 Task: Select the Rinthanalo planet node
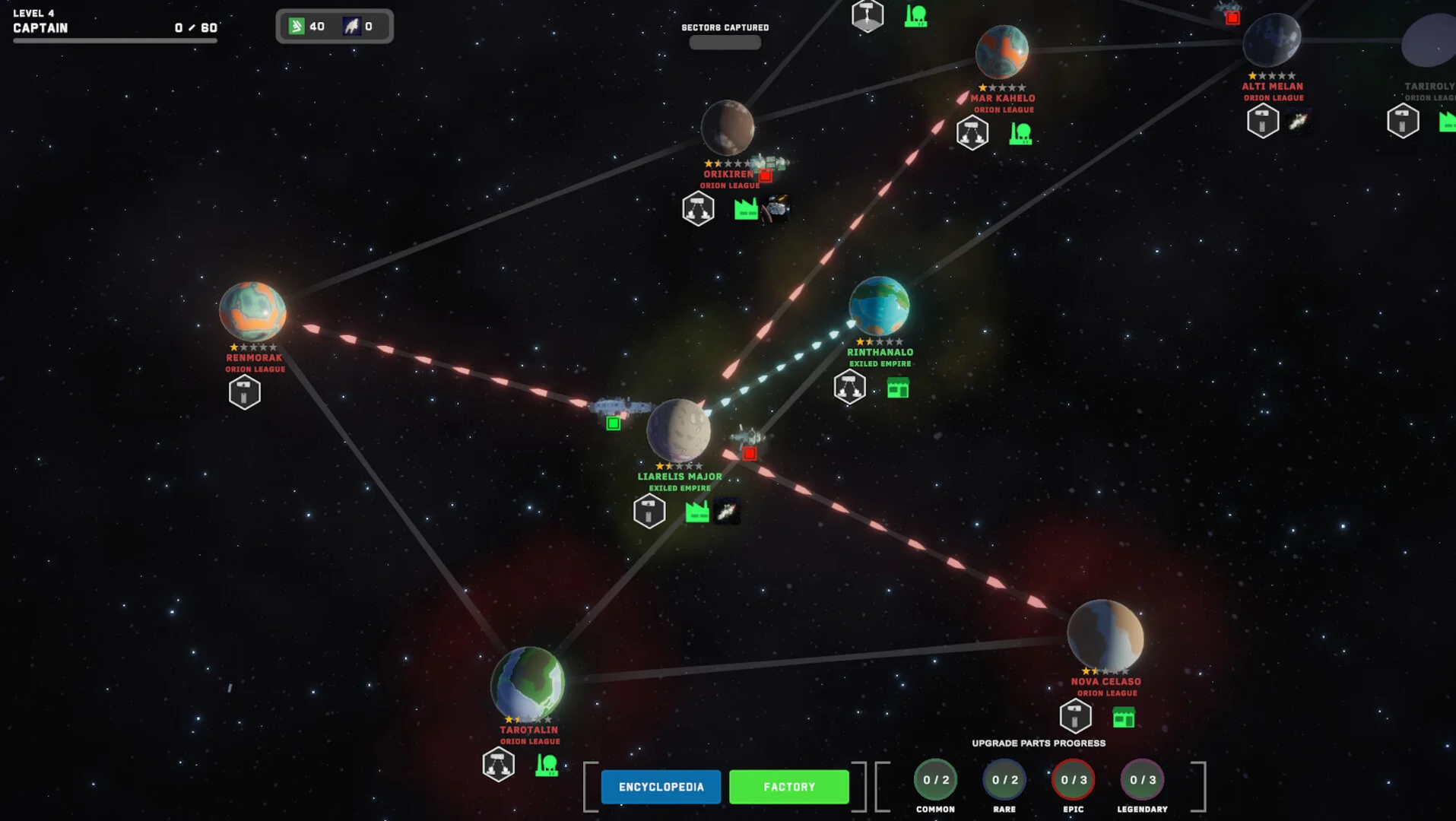[x=879, y=306]
